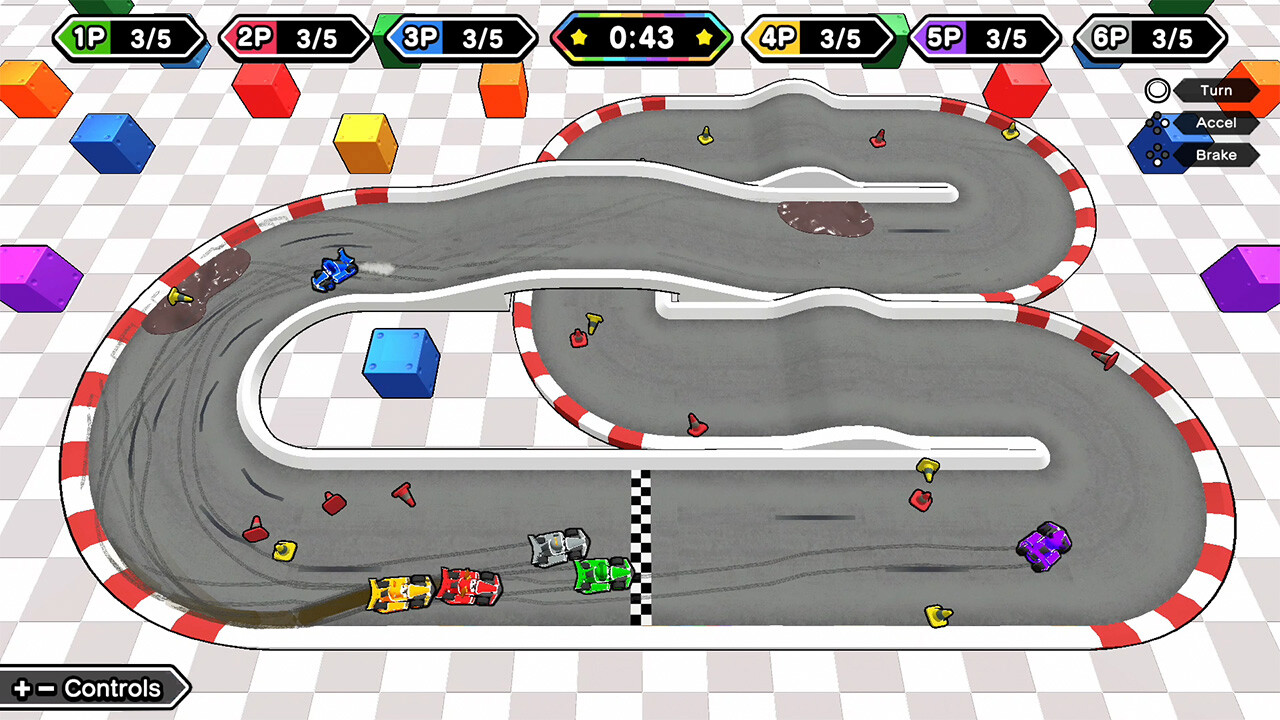Click the Turn control stick icon
The height and width of the screenshot is (720, 1280).
coord(1156,90)
